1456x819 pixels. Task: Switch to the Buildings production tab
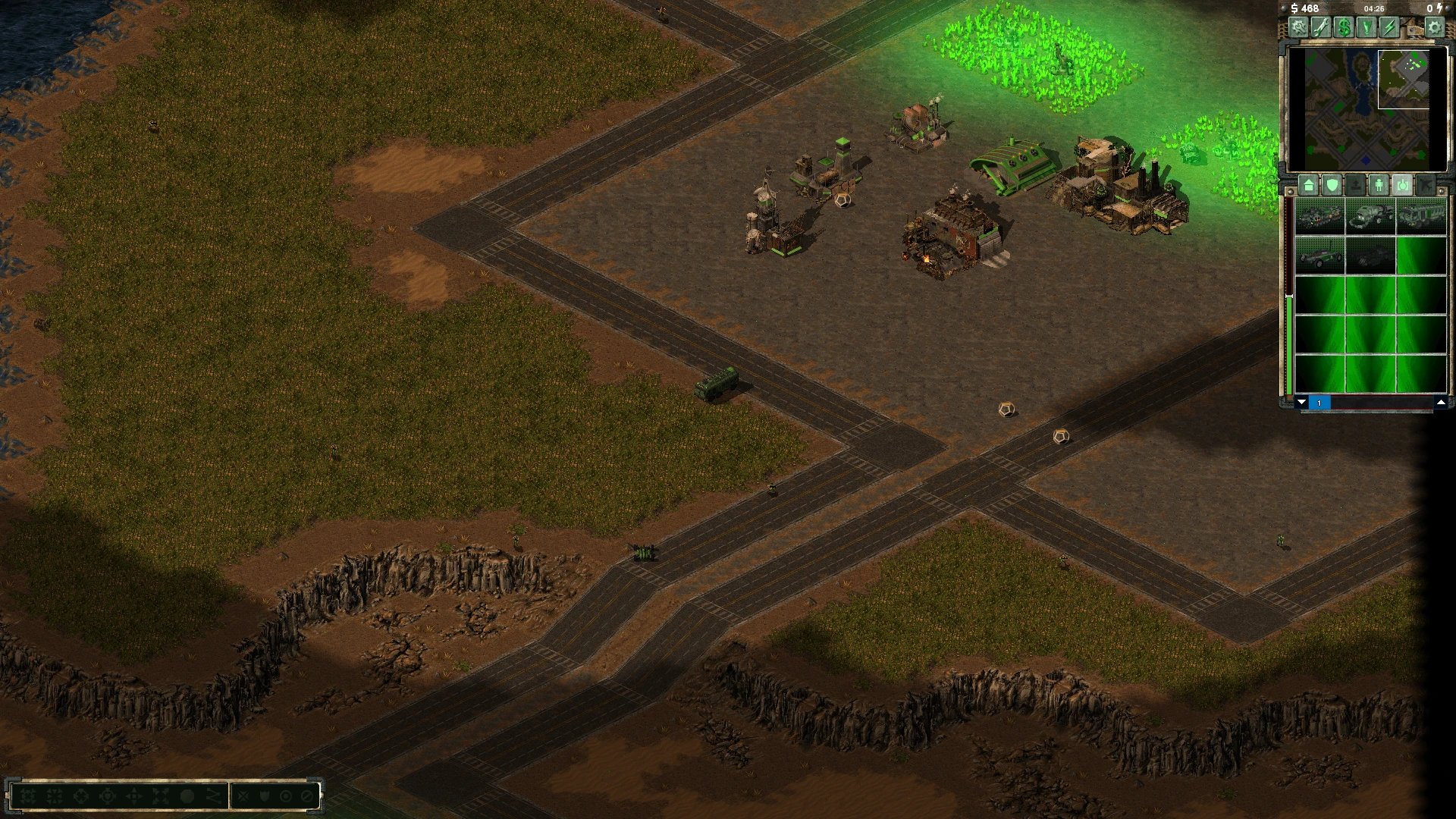(x=1308, y=184)
